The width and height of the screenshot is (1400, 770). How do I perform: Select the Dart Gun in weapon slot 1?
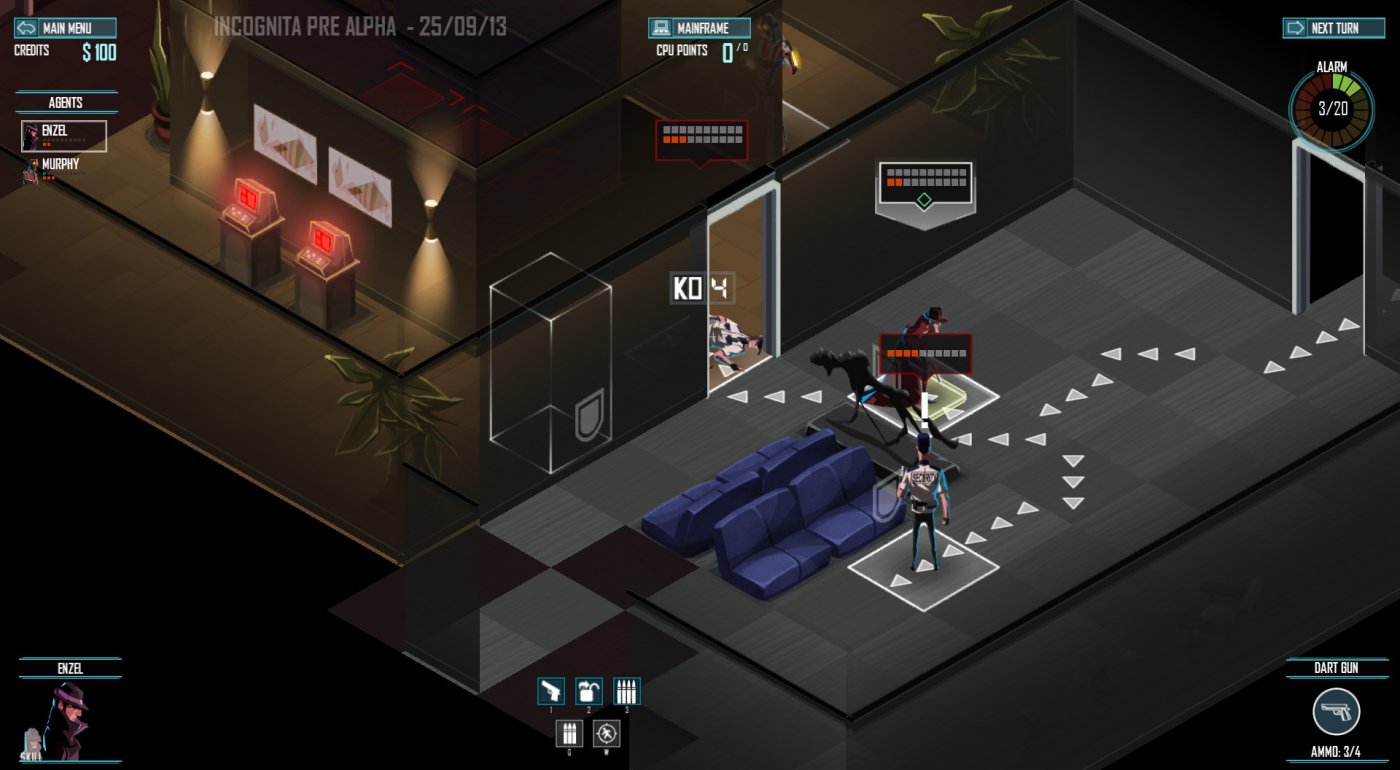[x=553, y=691]
